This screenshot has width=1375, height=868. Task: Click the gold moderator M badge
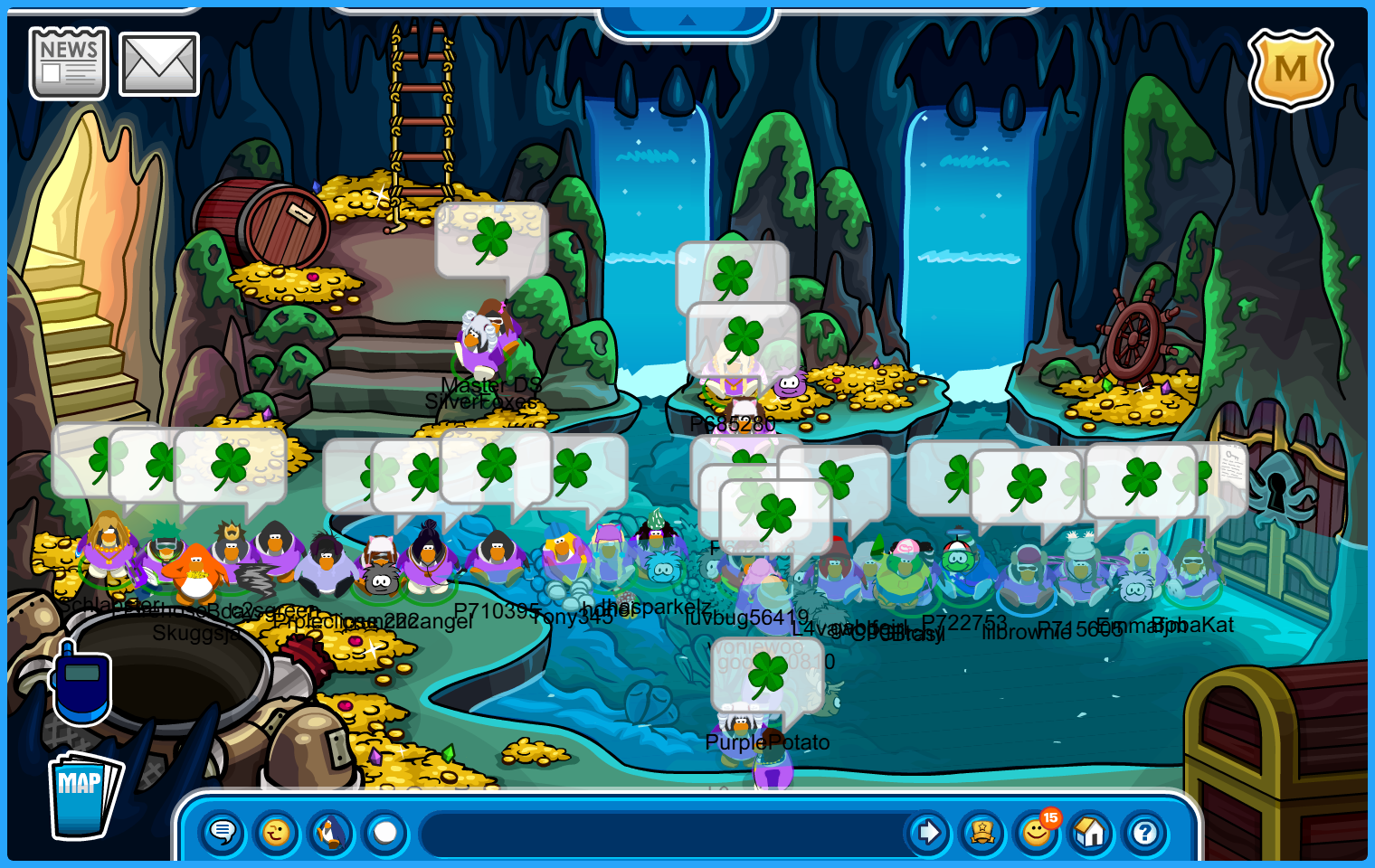pyautogui.click(x=1290, y=69)
